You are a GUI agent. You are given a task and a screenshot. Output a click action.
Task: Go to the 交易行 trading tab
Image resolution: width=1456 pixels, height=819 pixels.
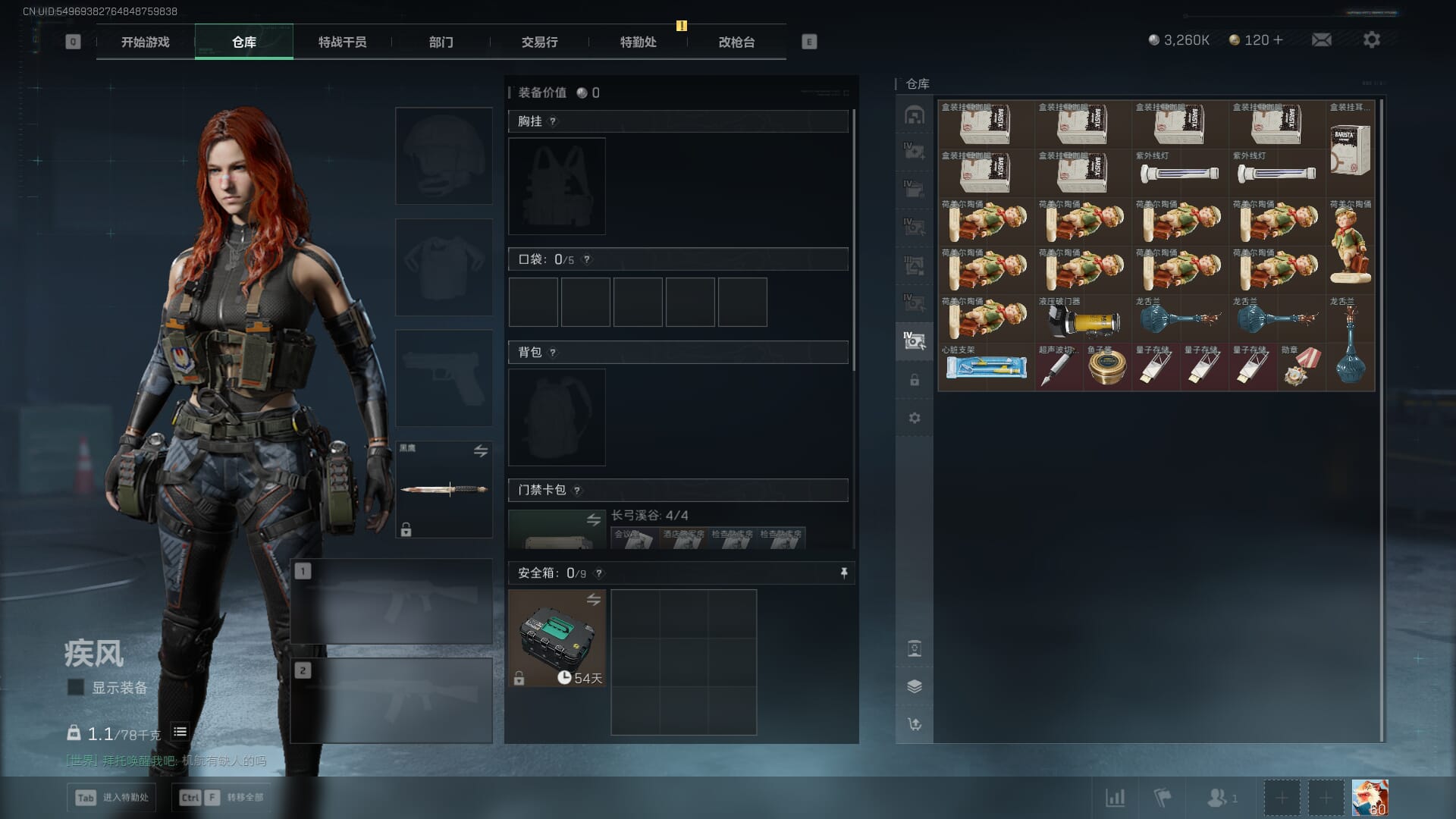539,42
